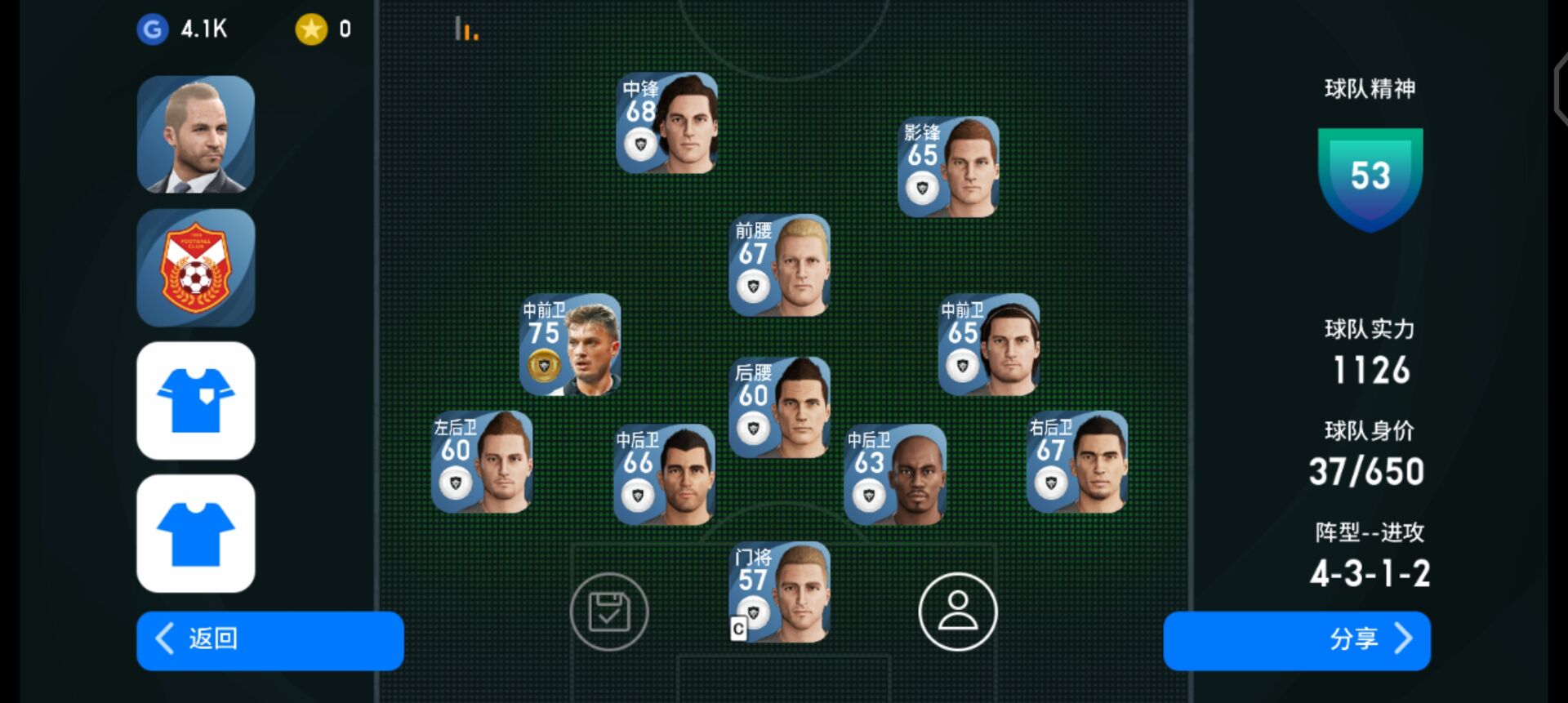This screenshot has height=703, width=1568.
Task: Select the 中前卫 card rated 65
Action: click(988, 345)
